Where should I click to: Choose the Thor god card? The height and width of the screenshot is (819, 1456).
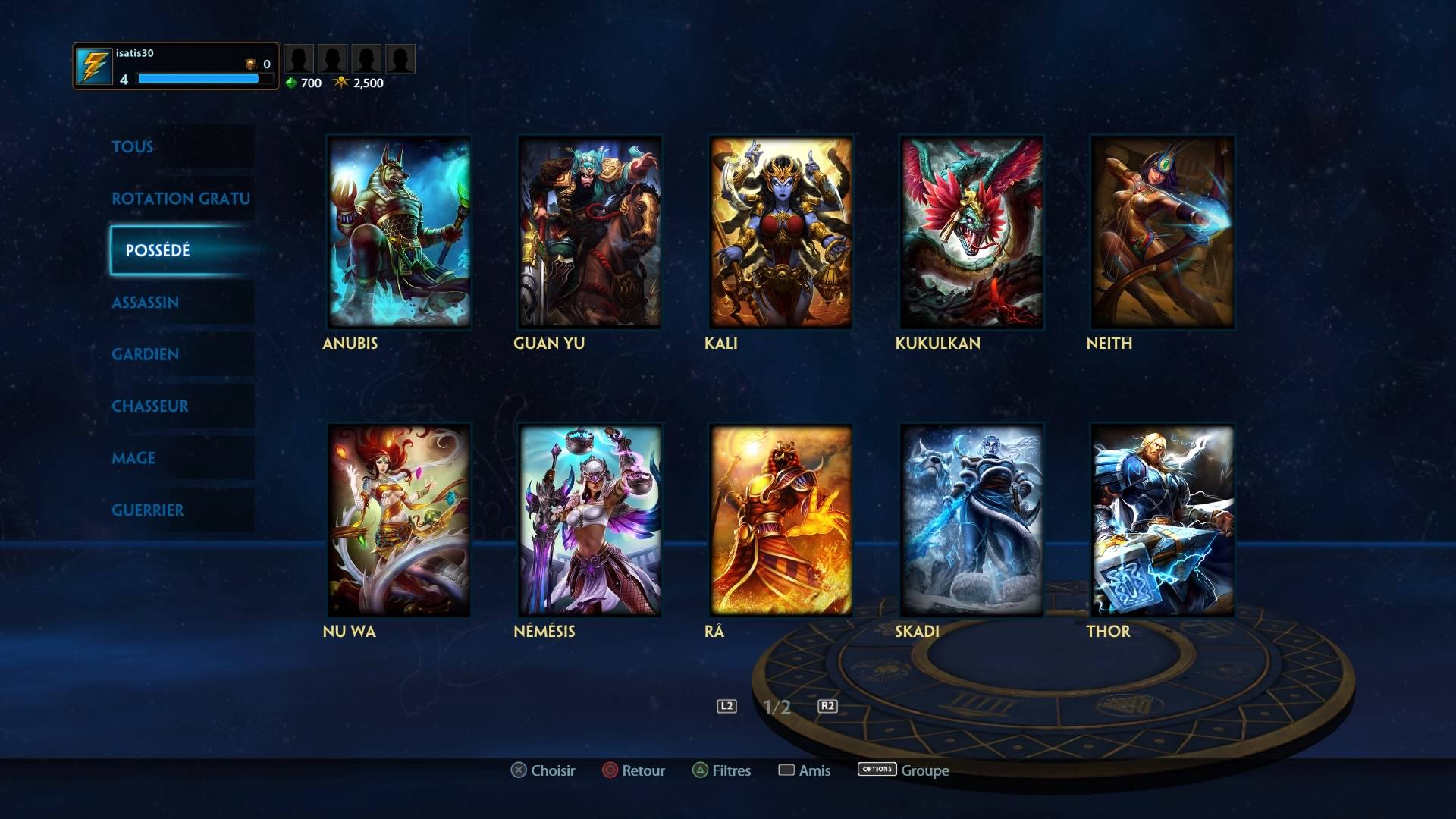(1162, 520)
